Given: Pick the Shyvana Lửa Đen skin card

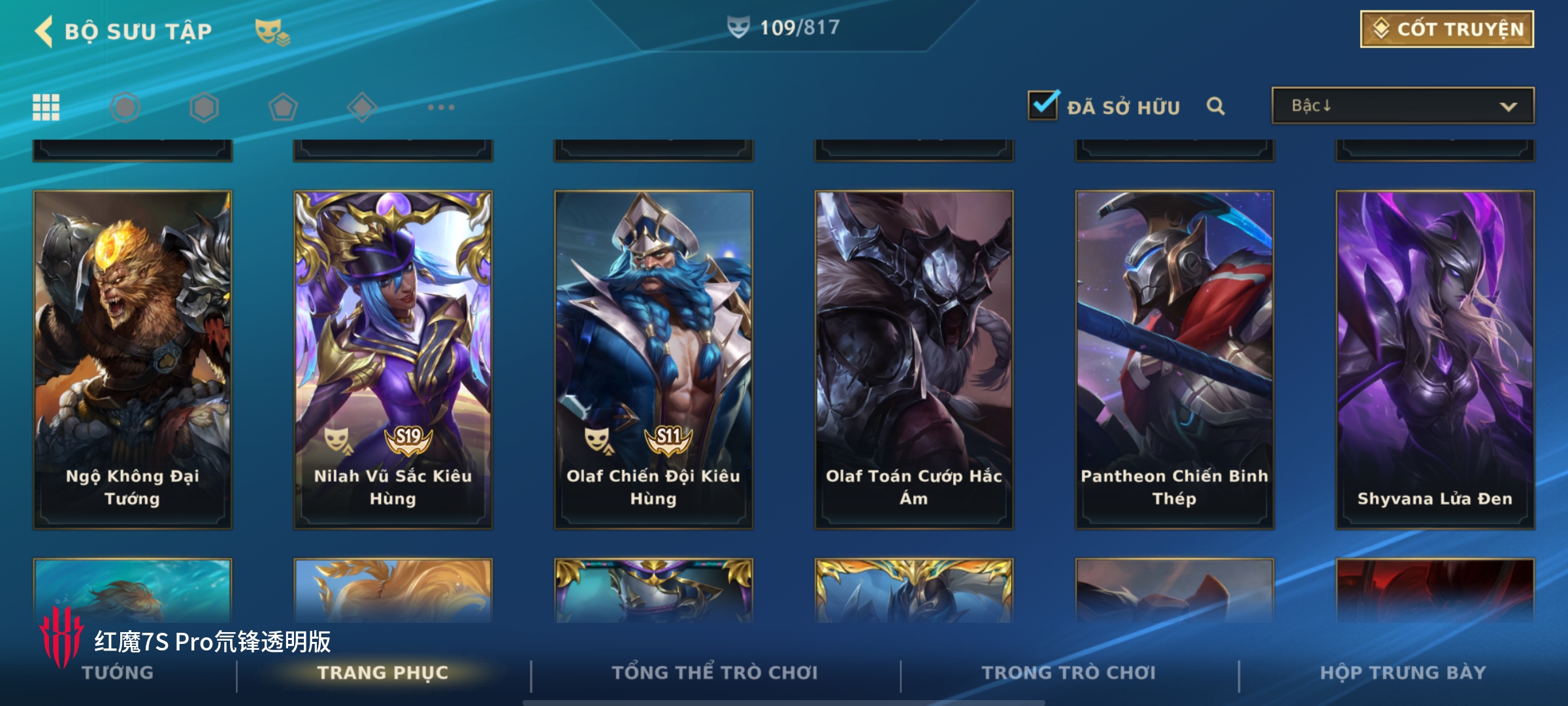Looking at the screenshot, I should [1435, 360].
